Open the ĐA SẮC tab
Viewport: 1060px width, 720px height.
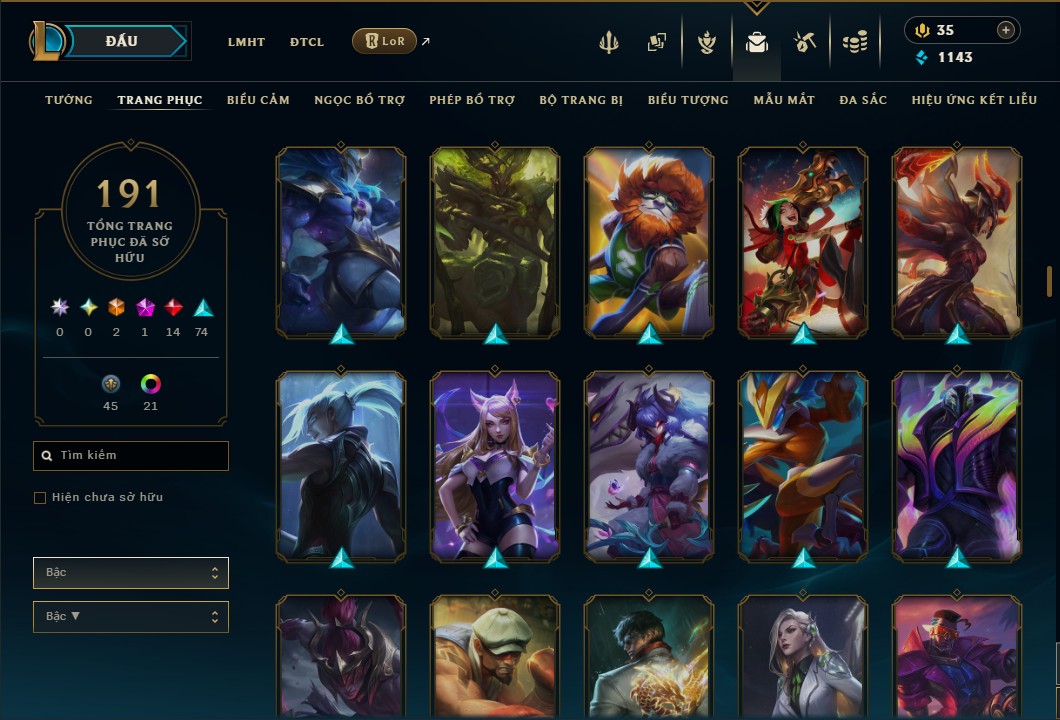click(863, 100)
